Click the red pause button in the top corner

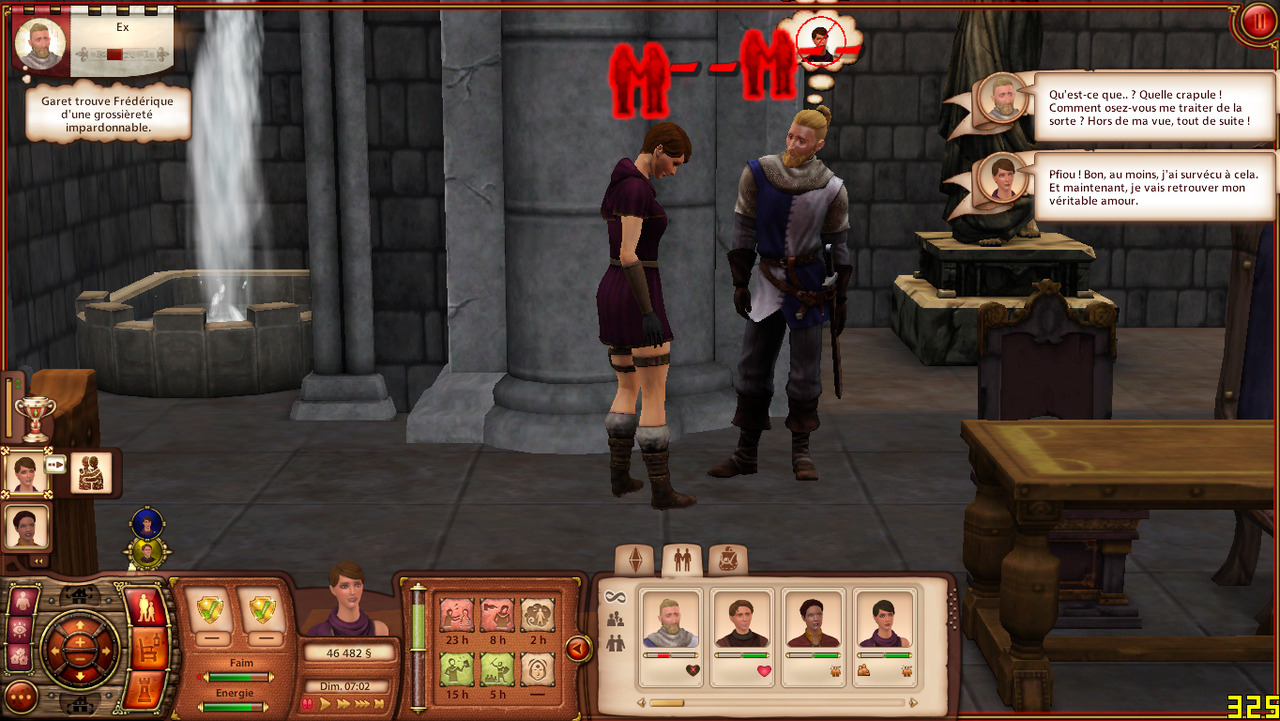1257,21
